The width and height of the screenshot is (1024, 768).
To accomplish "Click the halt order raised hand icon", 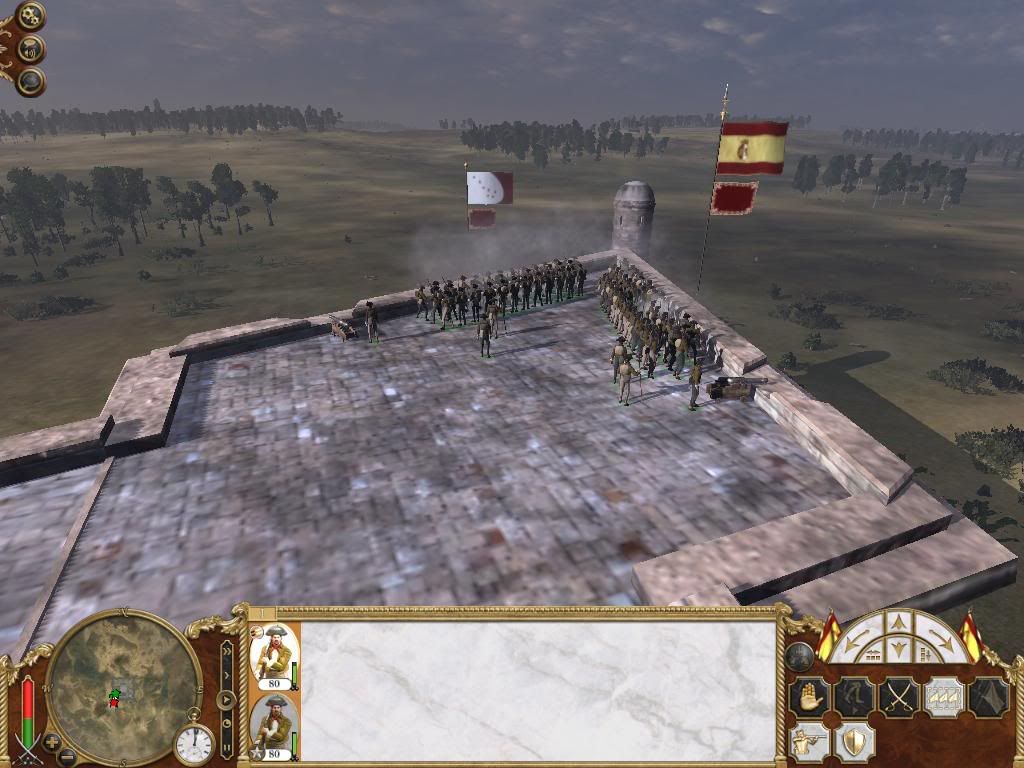I will 808,697.
